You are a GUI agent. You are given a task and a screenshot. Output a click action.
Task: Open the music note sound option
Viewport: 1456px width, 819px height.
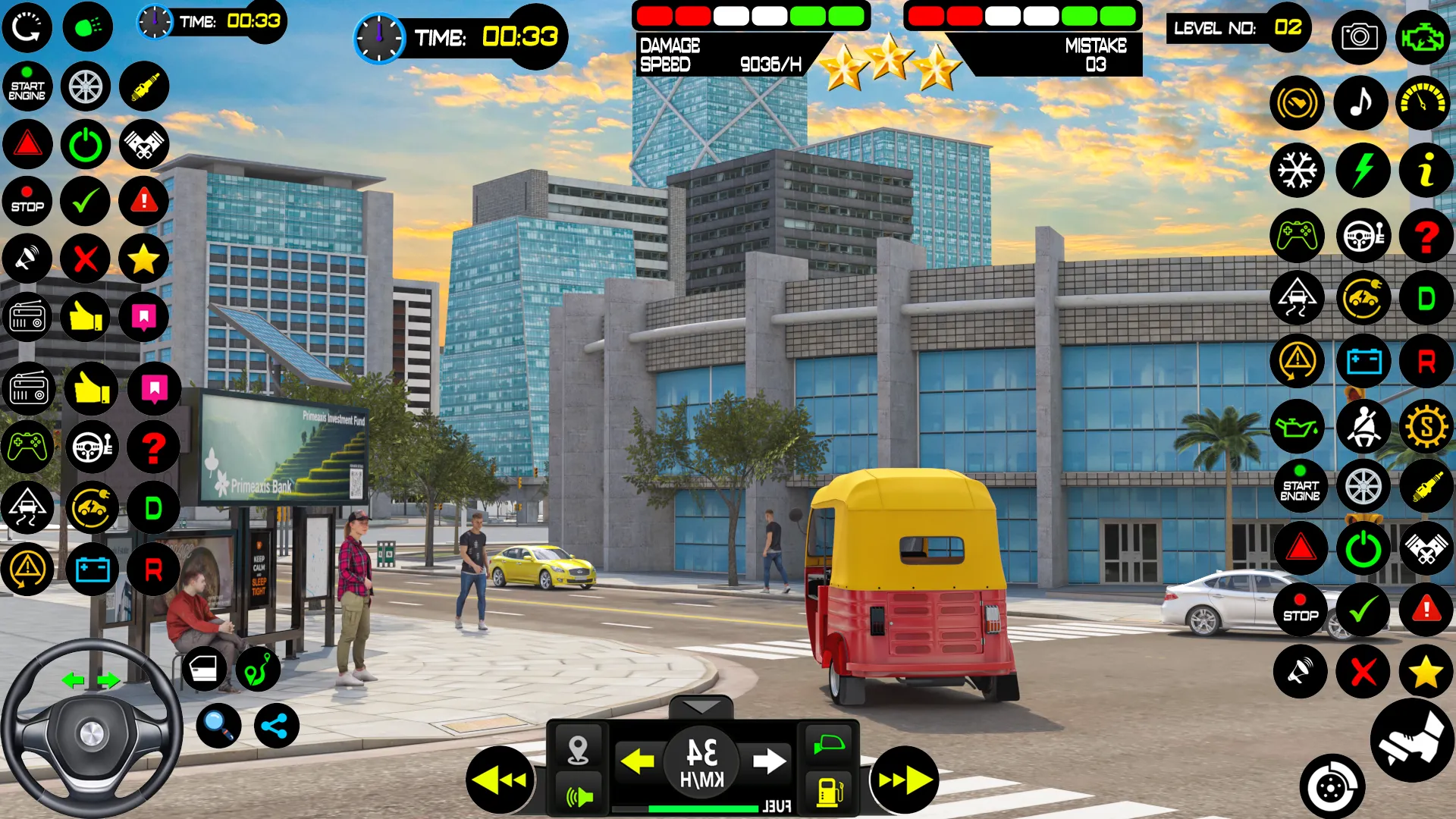tap(1361, 103)
